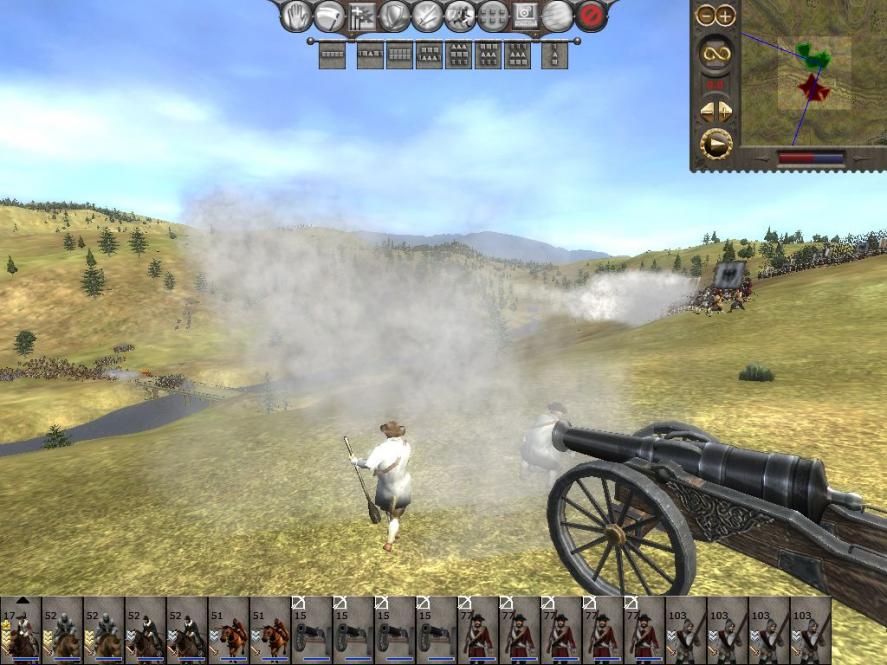Viewport: 887px width, 665px height.
Task: Decrease game speed with the minus arrow
Action: (x=705, y=110)
